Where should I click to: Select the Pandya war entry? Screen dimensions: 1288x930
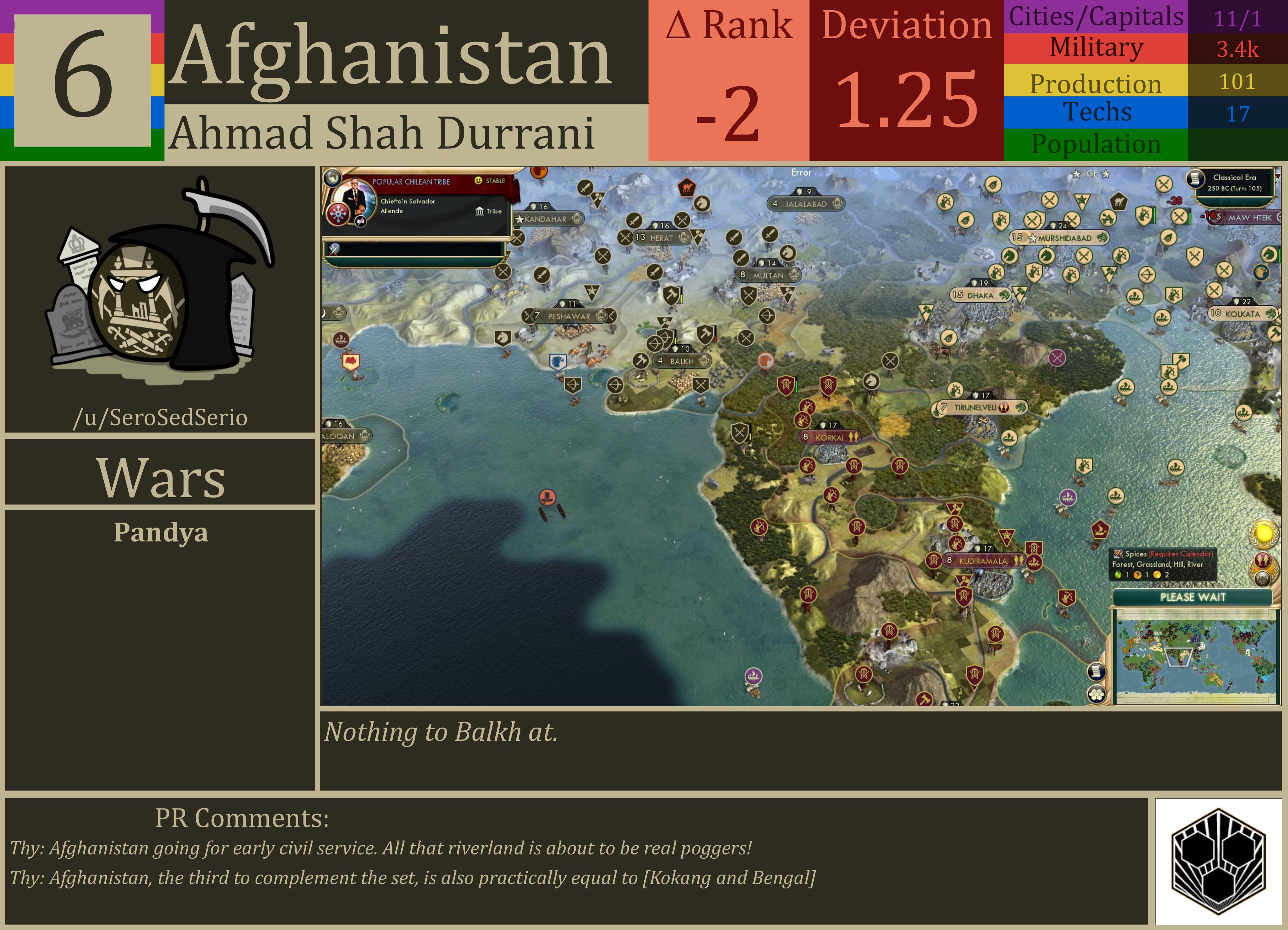161,533
